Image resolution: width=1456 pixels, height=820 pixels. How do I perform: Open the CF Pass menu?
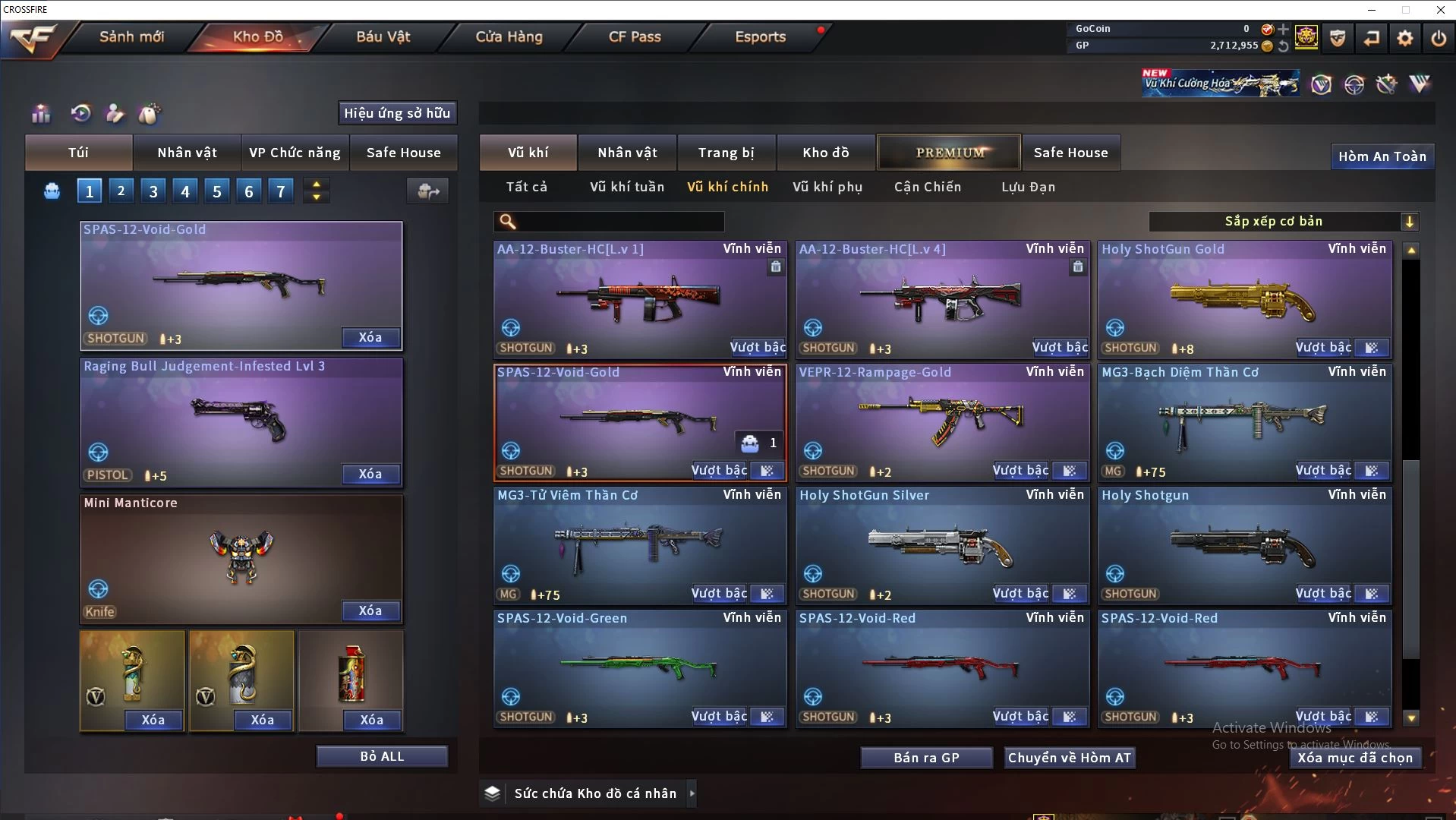click(x=635, y=36)
